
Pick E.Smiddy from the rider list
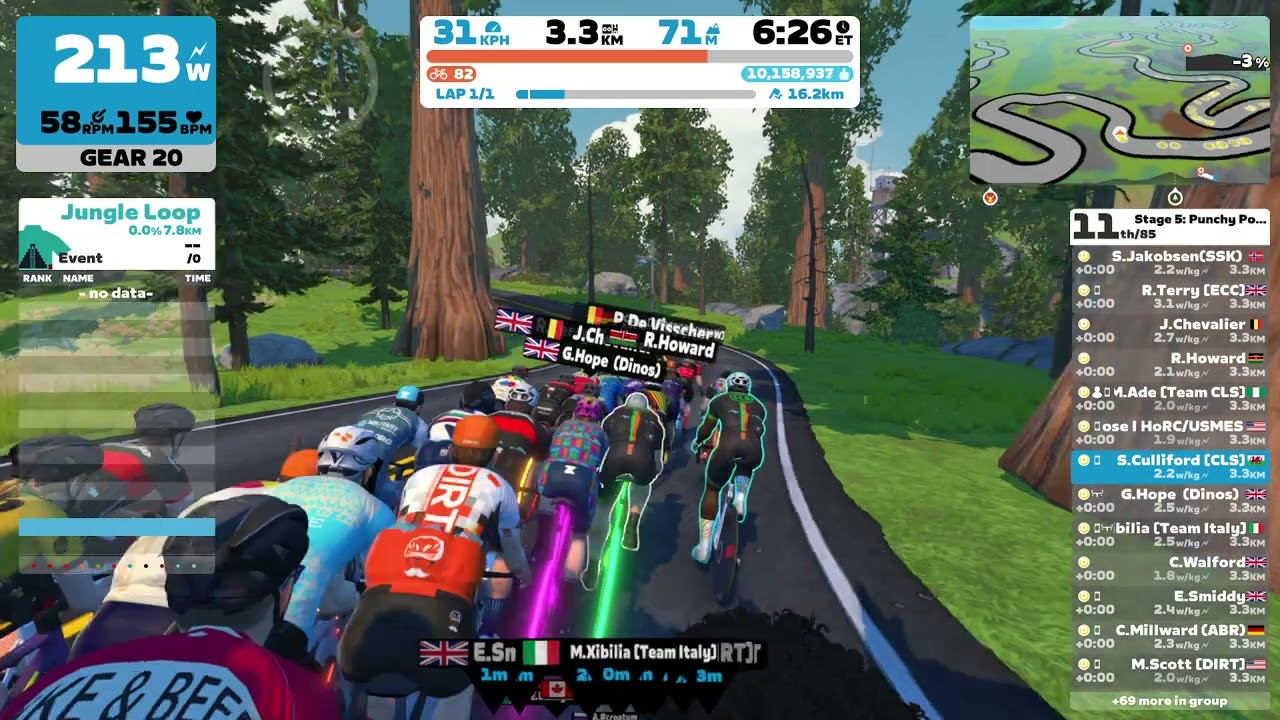tap(1170, 603)
